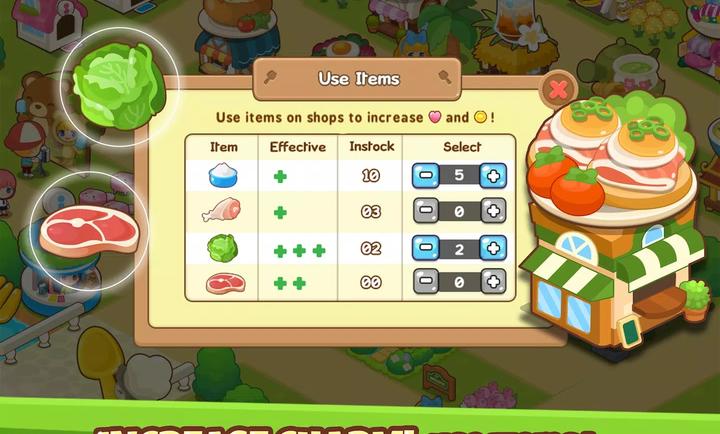The image size is (720, 434).
Task: Select the steak item icon in the table
Action: [x=222, y=283]
